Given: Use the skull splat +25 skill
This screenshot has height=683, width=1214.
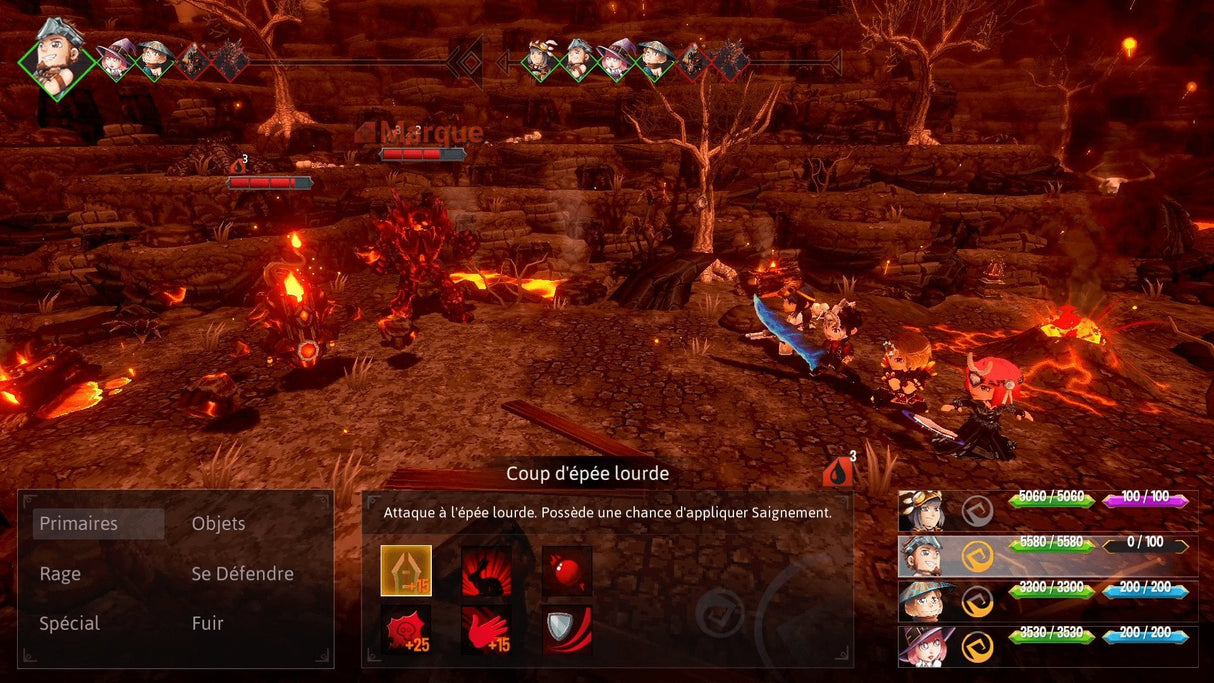Looking at the screenshot, I should coord(406,630).
